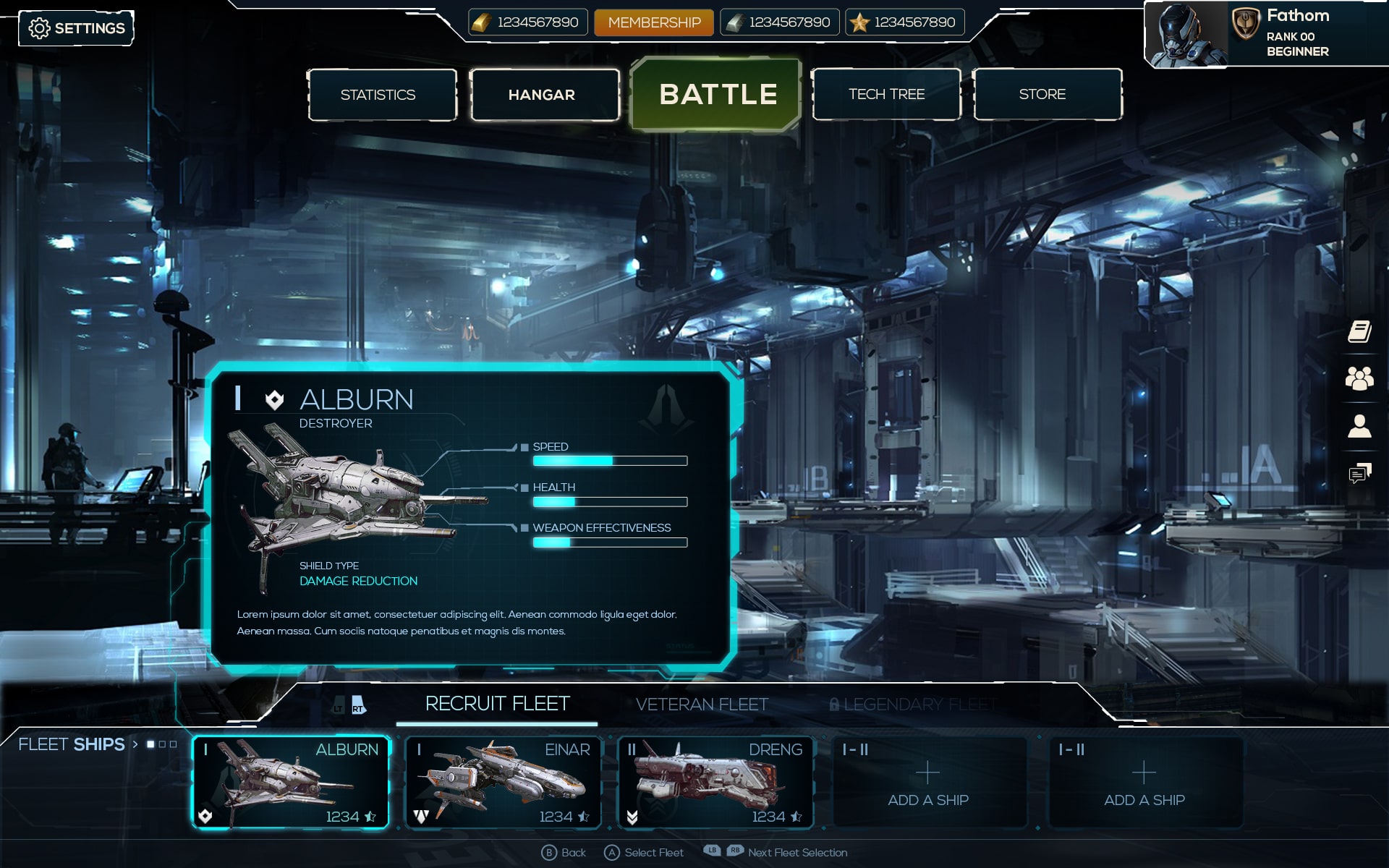1389x868 pixels.
Task: Click the star currency icon
Action: [x=858, y=22]
